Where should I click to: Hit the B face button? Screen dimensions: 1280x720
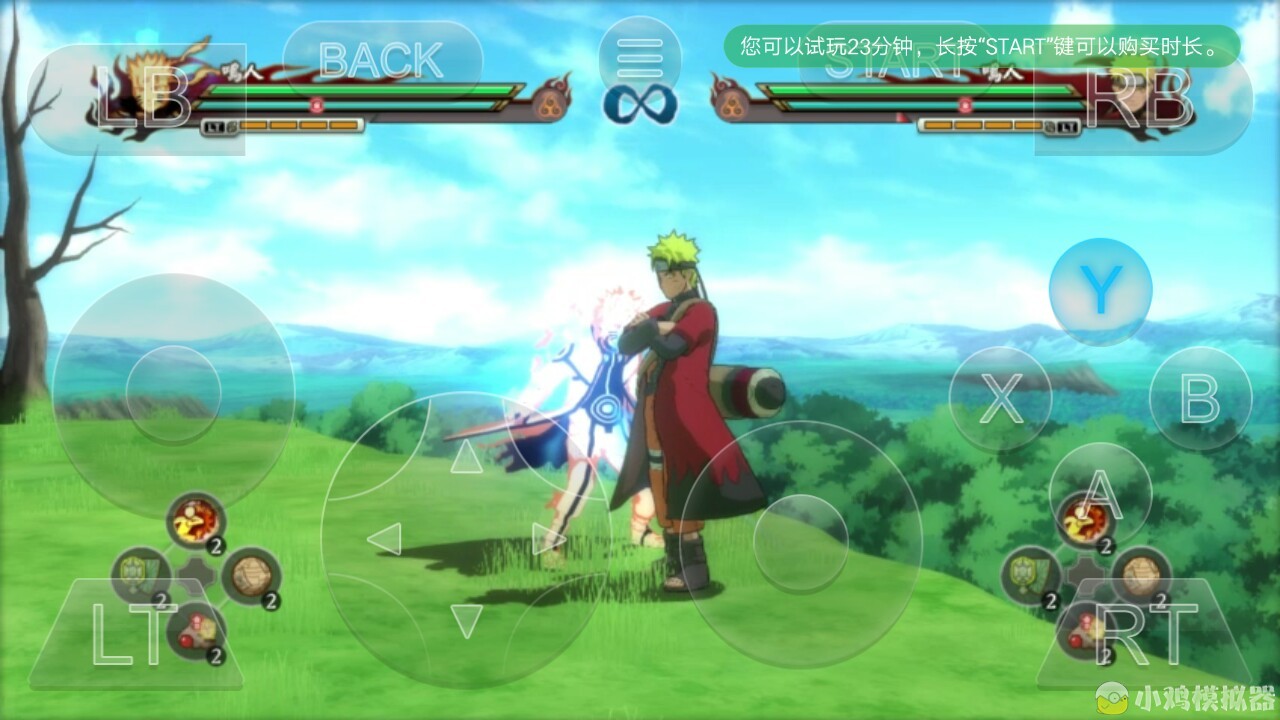pyautogui.click(x=1200, y=399)
